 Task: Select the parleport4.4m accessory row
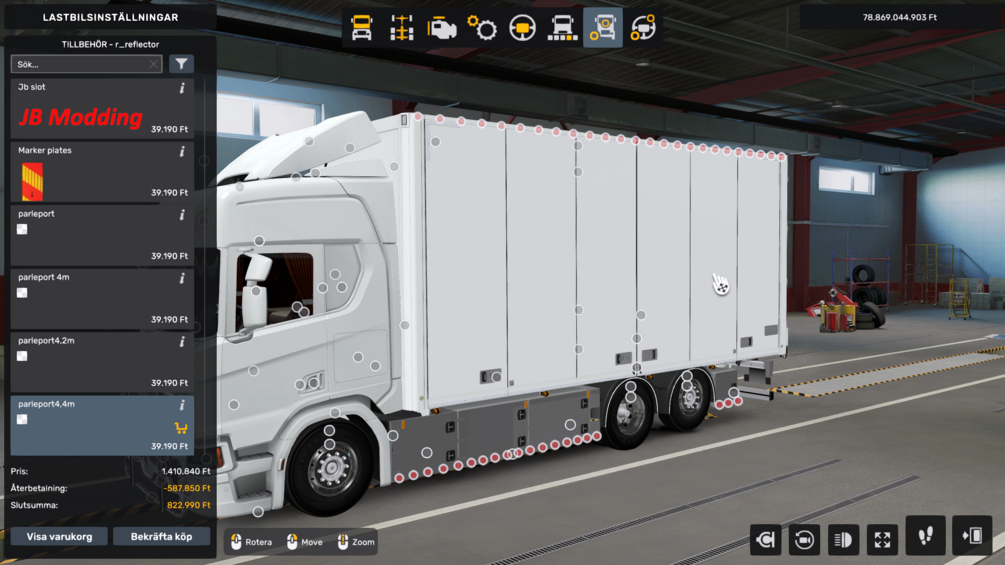[x=102, y=425]
